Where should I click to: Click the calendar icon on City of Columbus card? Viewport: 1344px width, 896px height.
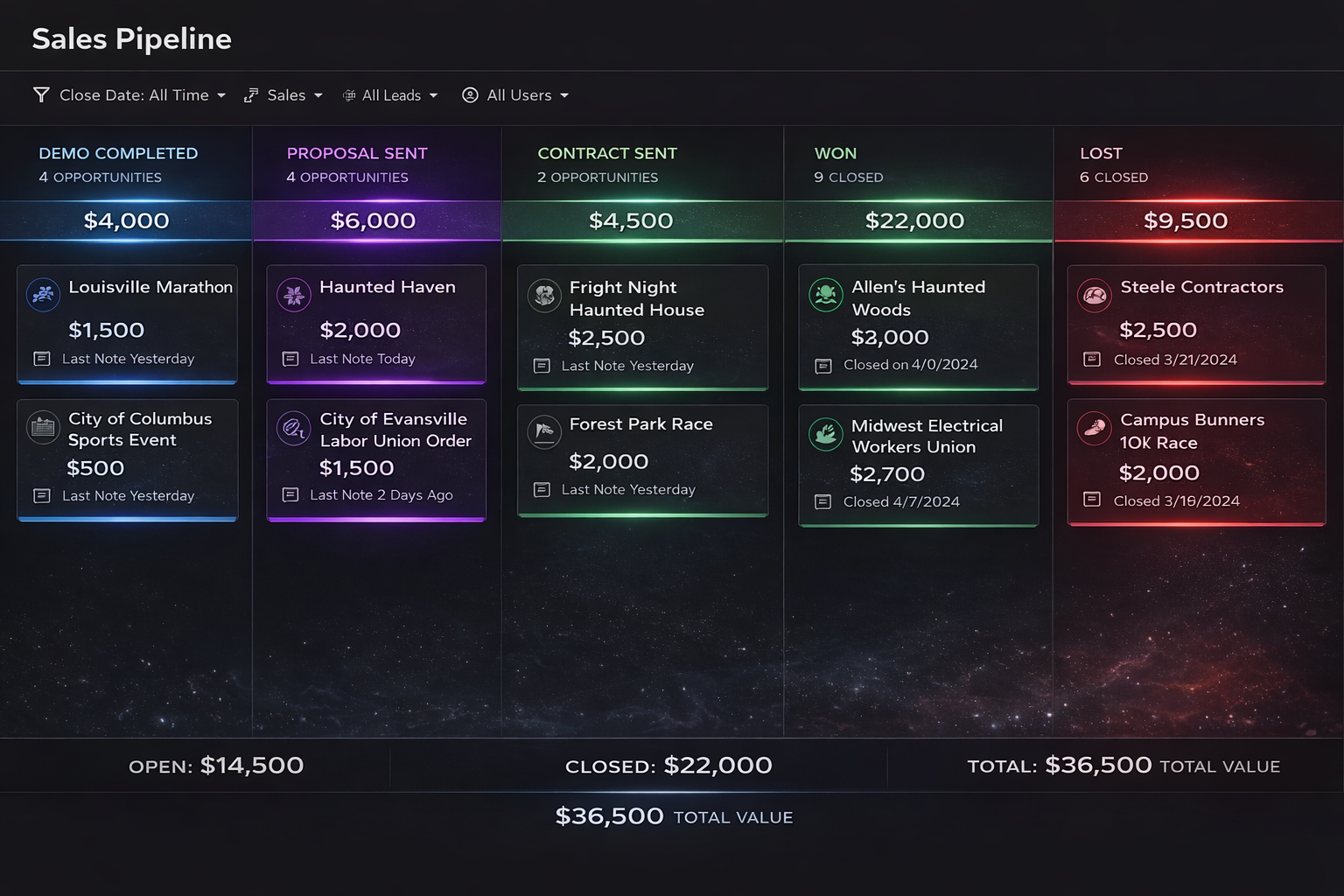click(43, 428)
